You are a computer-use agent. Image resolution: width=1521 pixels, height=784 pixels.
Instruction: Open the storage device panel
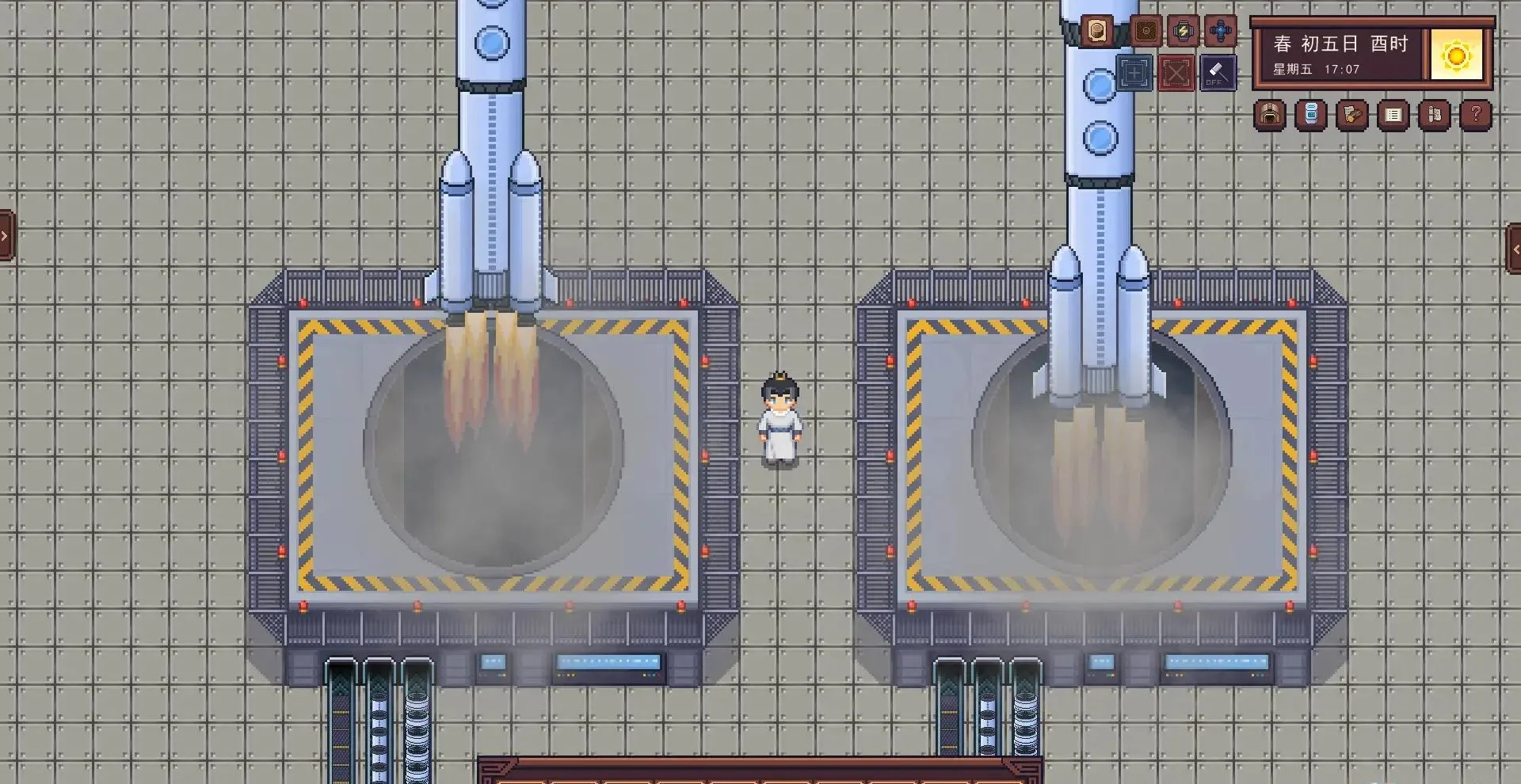1311,116
